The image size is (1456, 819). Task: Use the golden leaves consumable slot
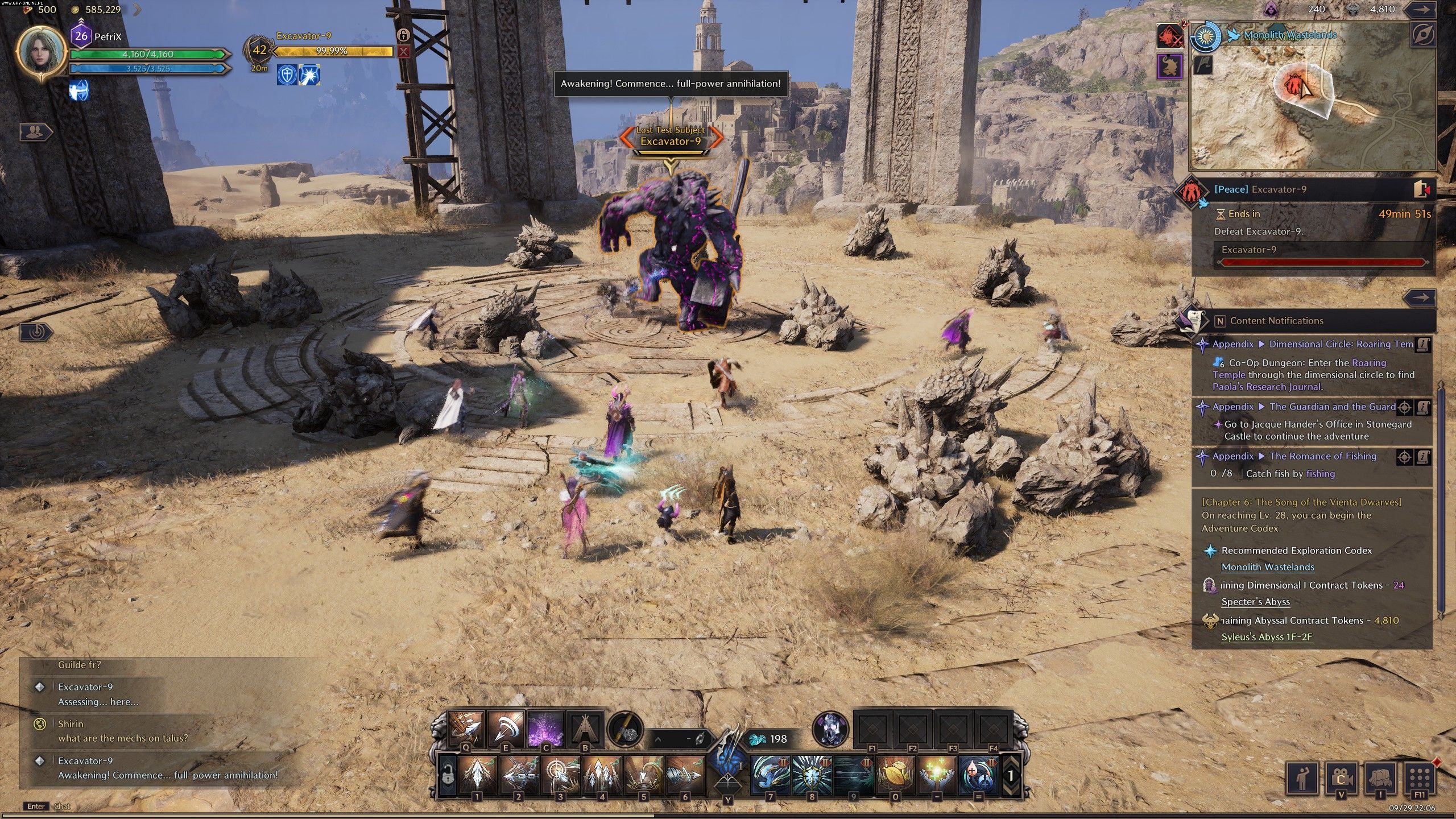pyautogui.click(x=895, y=774)
